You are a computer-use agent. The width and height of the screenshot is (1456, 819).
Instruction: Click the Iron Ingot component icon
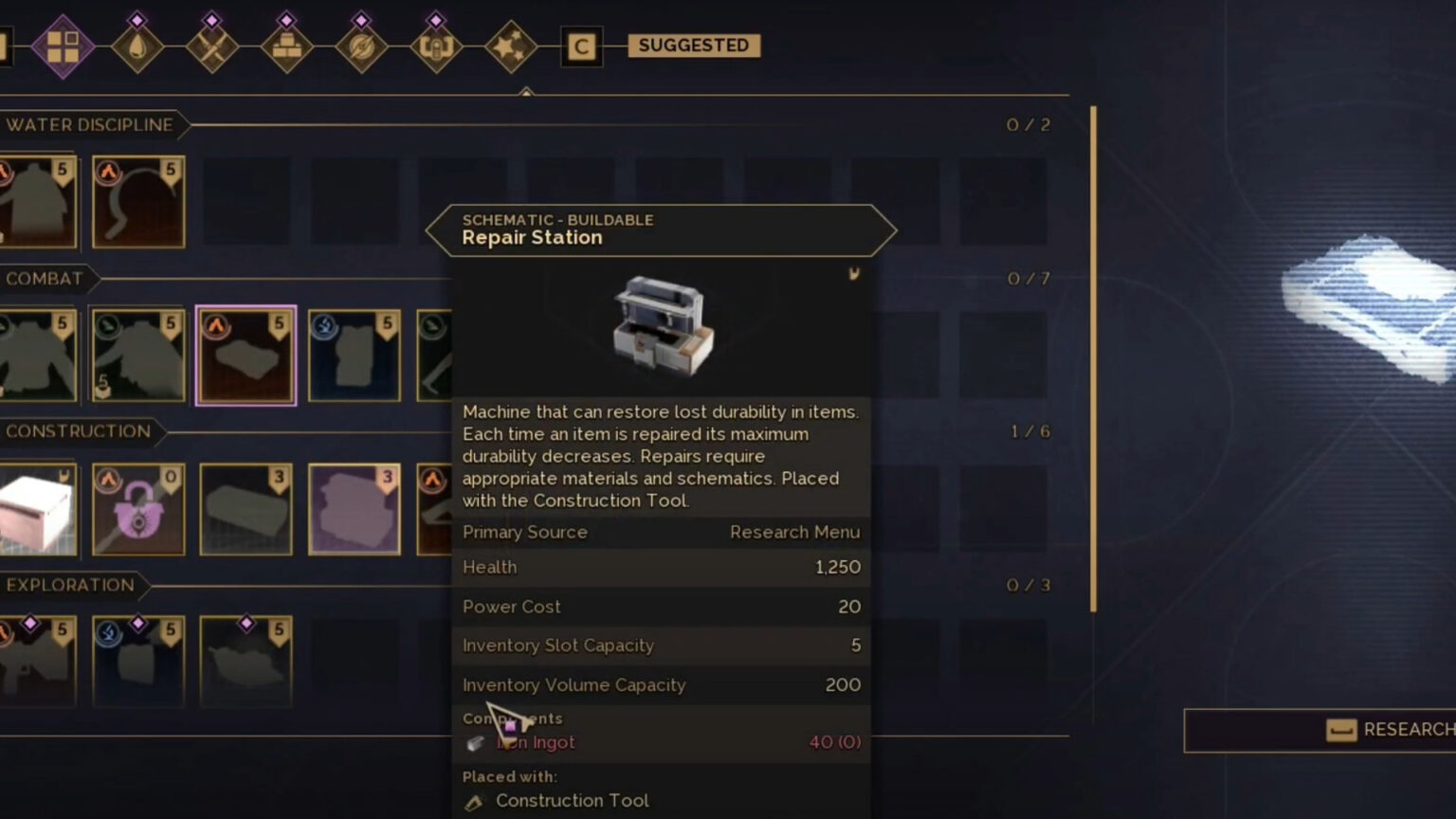[x=473, y=742]
